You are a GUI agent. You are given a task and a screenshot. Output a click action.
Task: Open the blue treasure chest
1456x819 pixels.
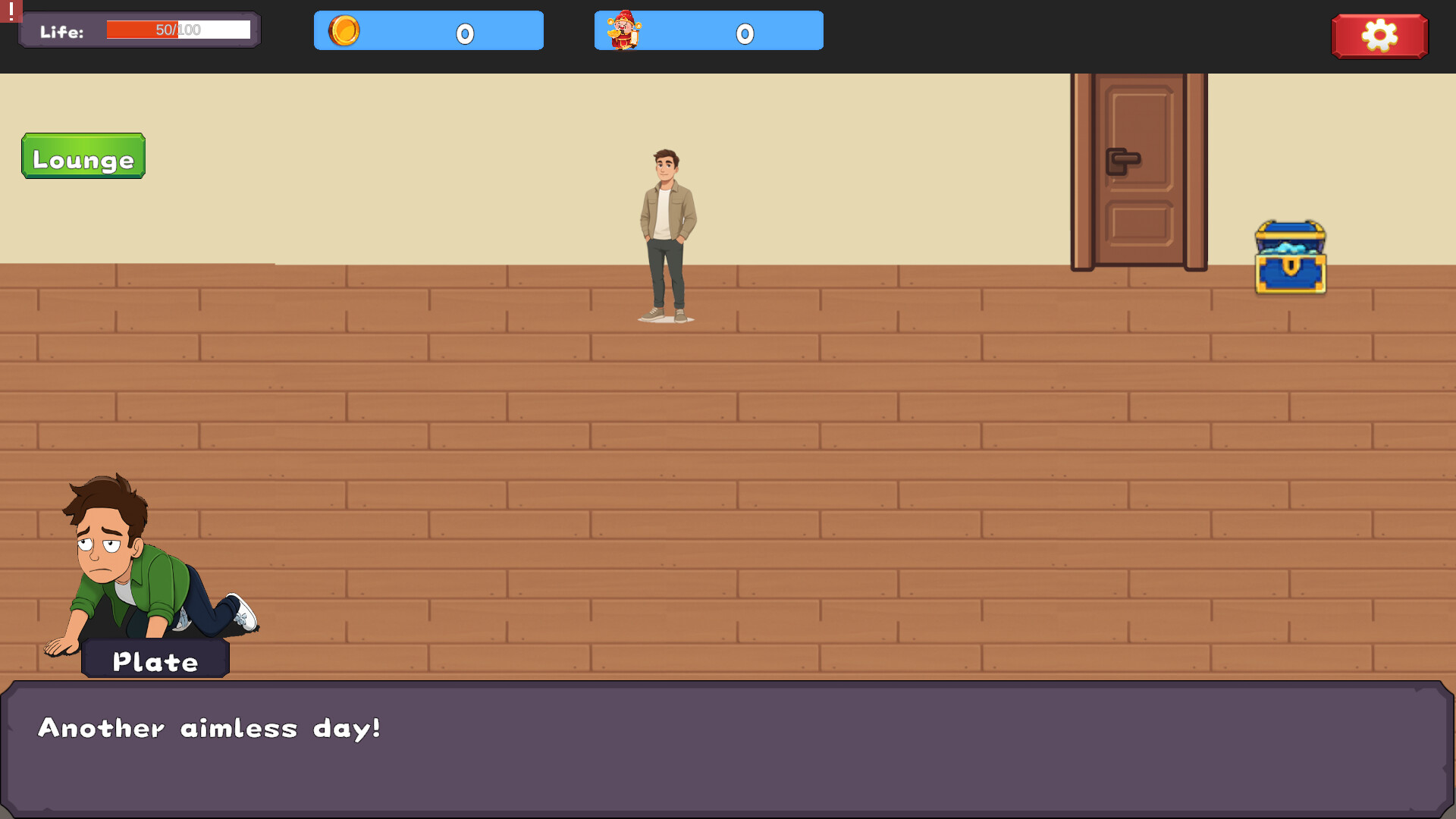(1289, 258)
